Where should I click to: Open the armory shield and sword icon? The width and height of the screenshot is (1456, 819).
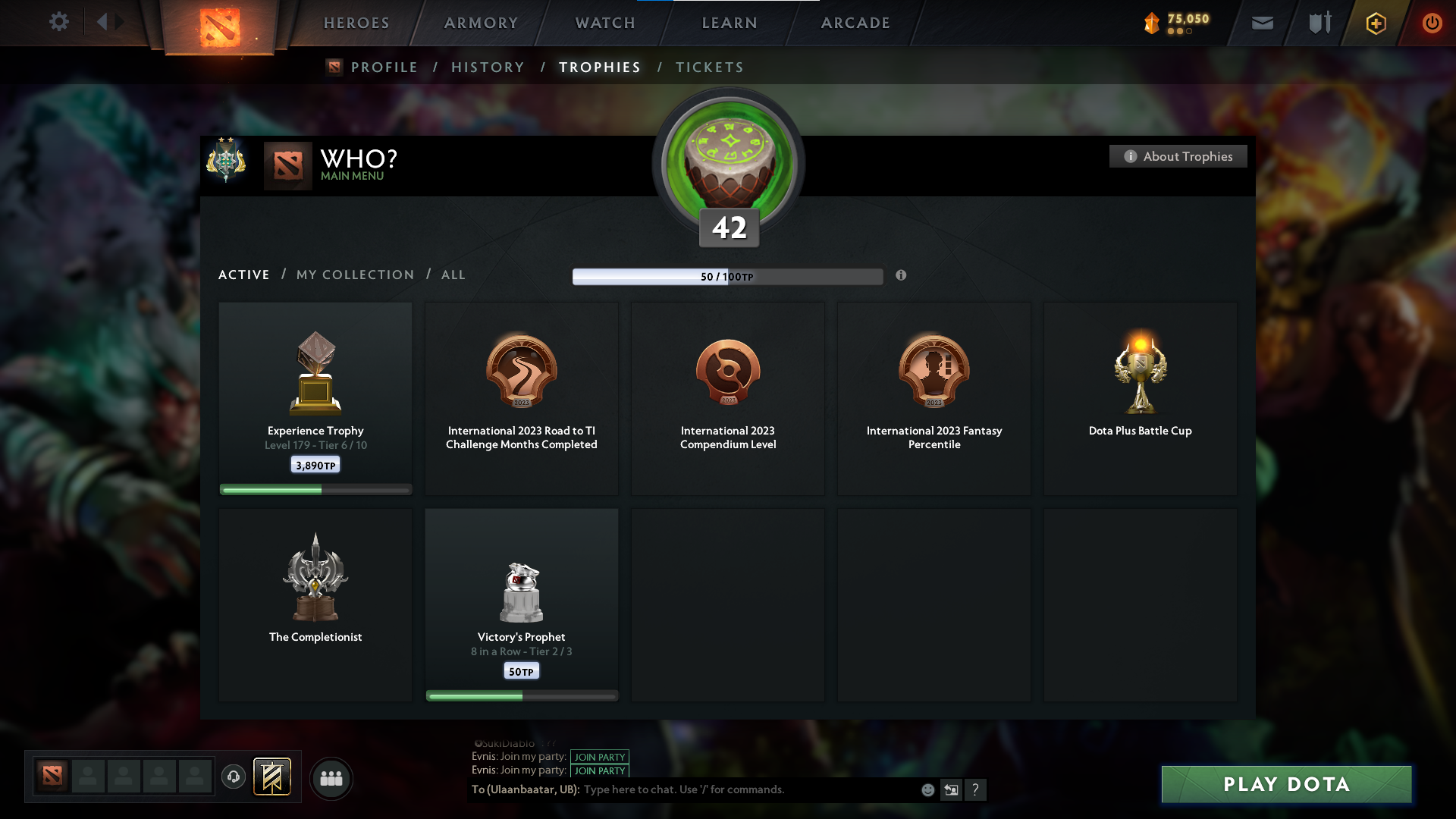[x=1318, y=23]
